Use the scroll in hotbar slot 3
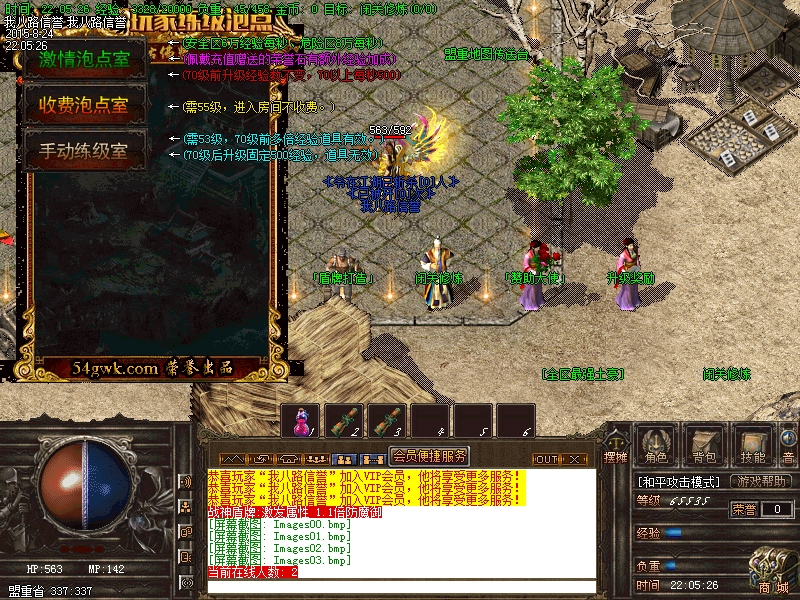Screen dimensions: 800x600 tap(387, 420)
